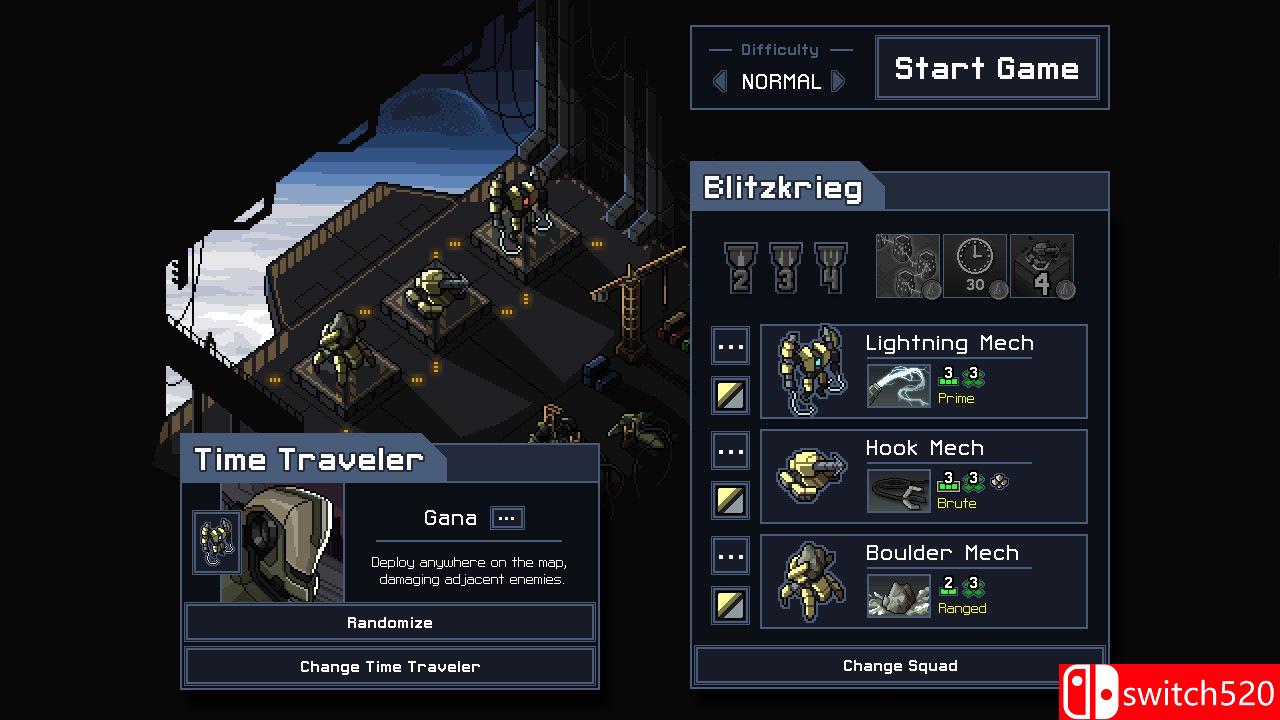1280x720 pixels.
Task: Click the Change Squad button
Action: click(898, 666)
